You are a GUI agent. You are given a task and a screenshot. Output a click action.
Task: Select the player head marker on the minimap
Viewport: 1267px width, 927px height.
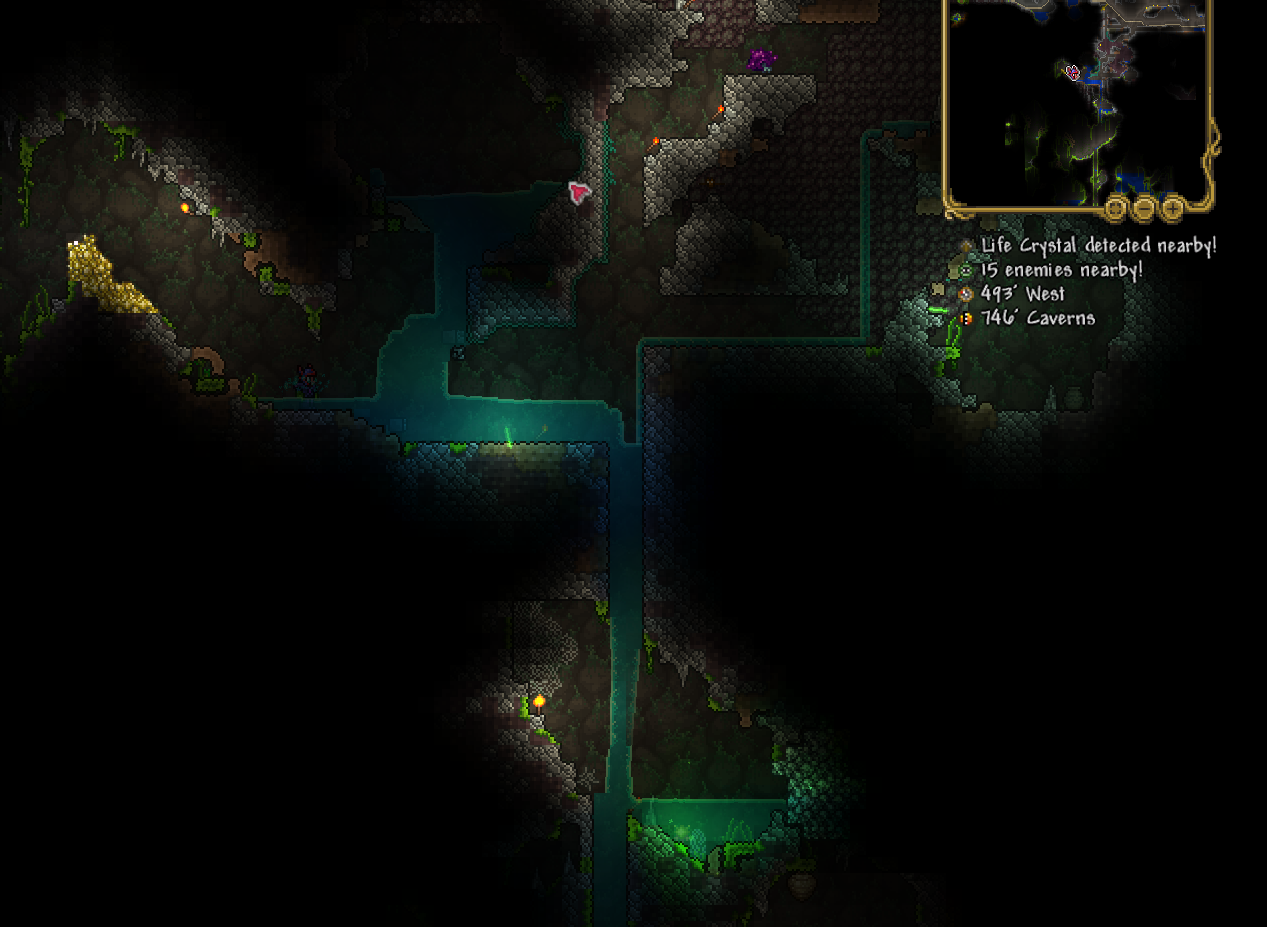click(x=1073, y=72)
